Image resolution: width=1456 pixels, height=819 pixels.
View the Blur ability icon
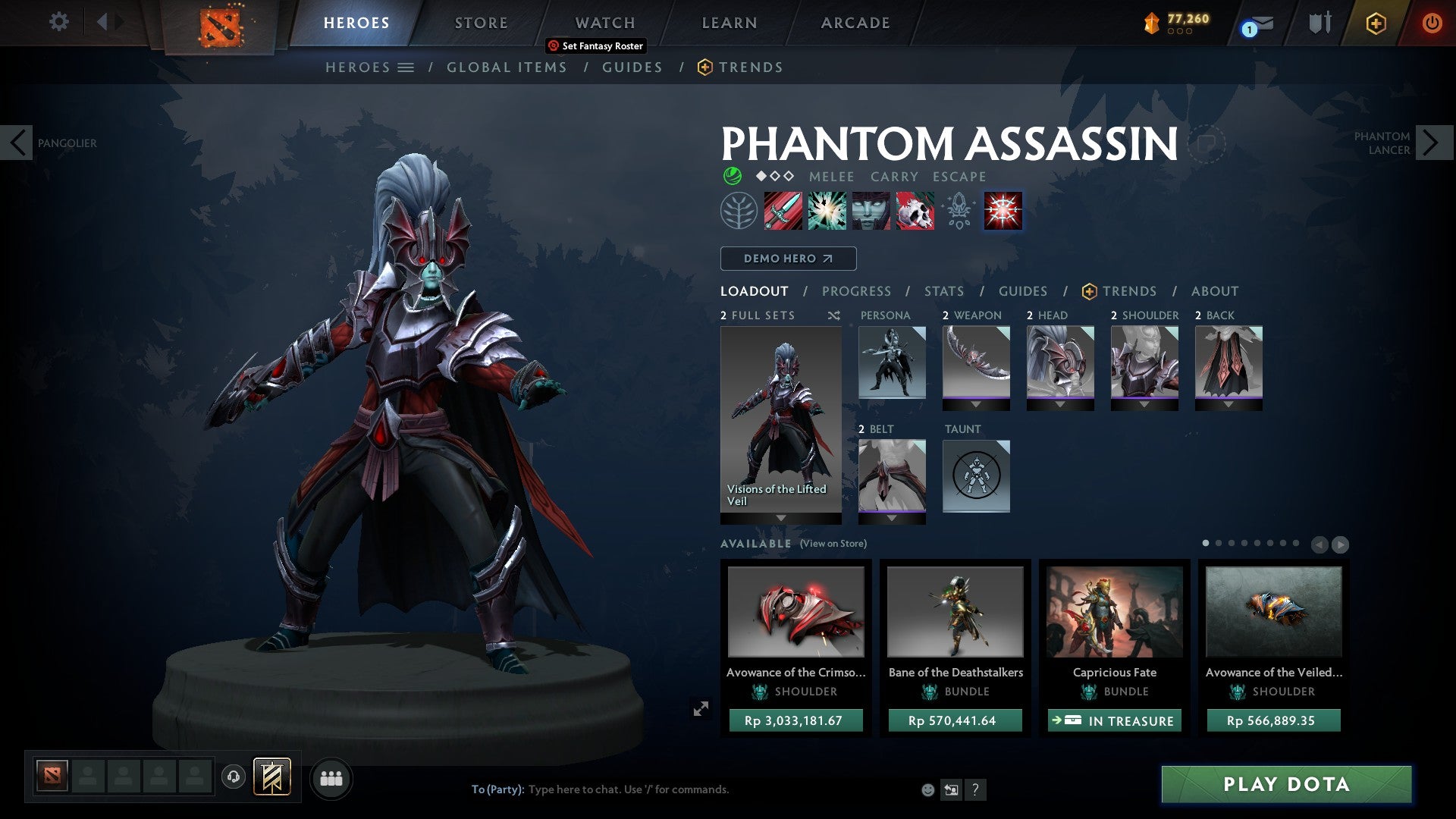tap(870, 211)
